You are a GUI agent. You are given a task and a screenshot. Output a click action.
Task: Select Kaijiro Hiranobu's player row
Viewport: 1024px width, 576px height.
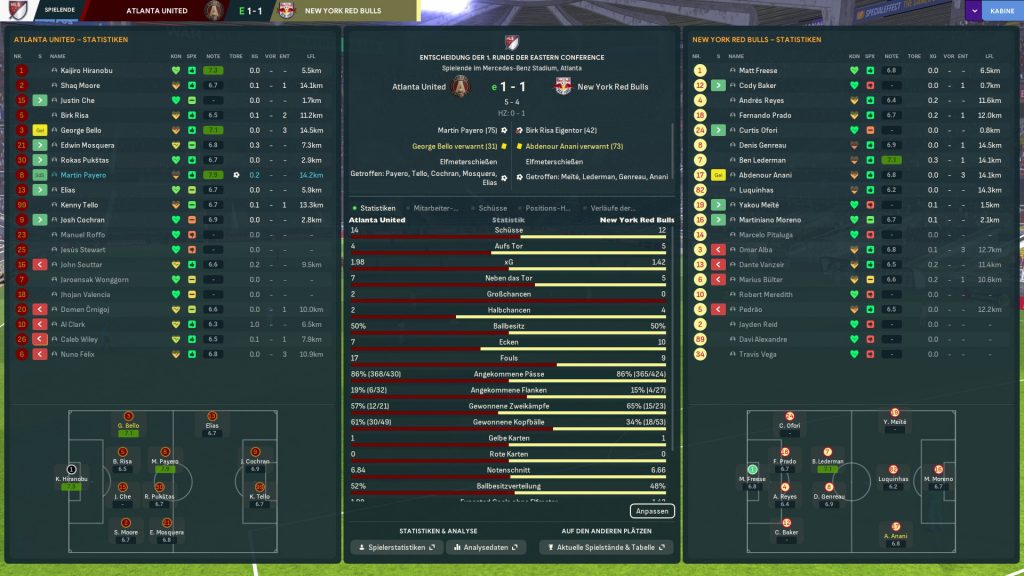click(87, 71)
